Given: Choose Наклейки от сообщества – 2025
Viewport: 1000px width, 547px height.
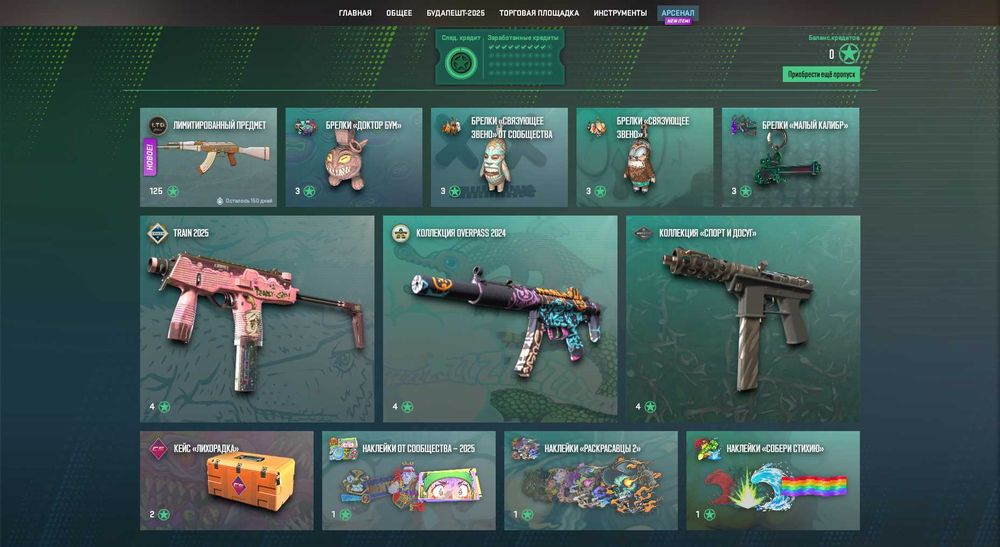Looking at the screenshot, I should (x=409, y=480).
